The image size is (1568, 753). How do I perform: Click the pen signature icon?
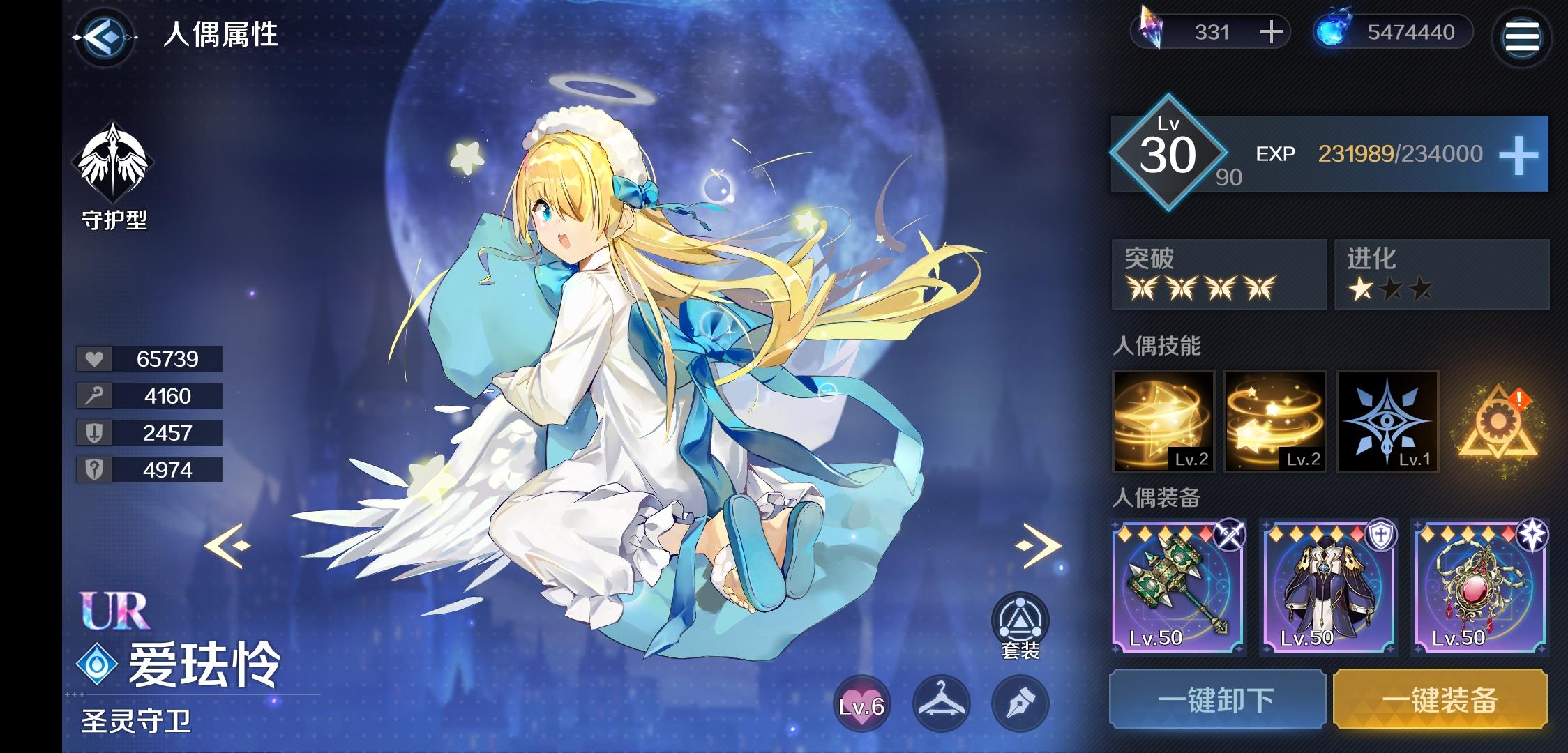pos(1022,704)
